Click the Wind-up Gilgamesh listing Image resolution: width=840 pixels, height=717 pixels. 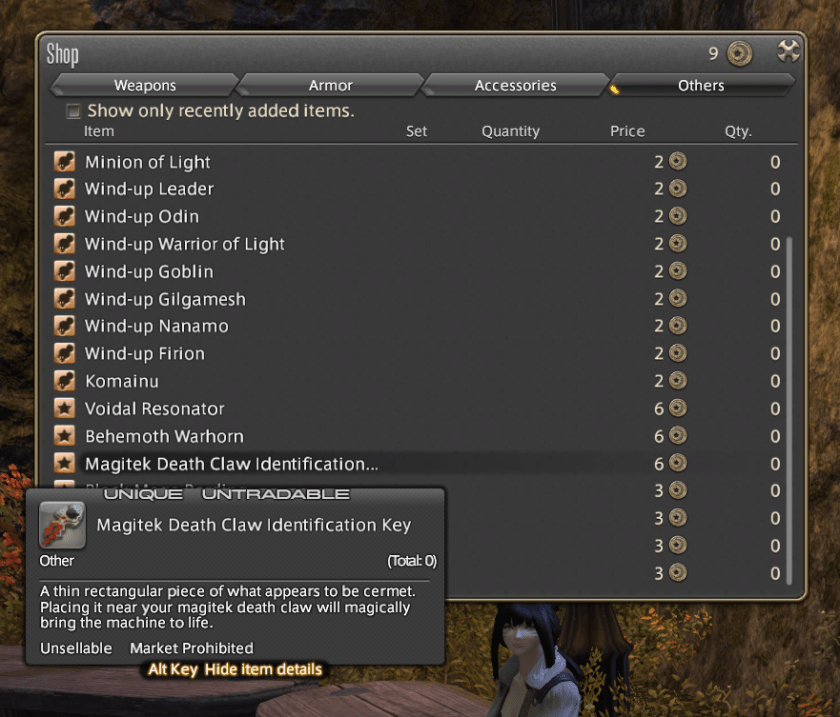tap(165, 299)
